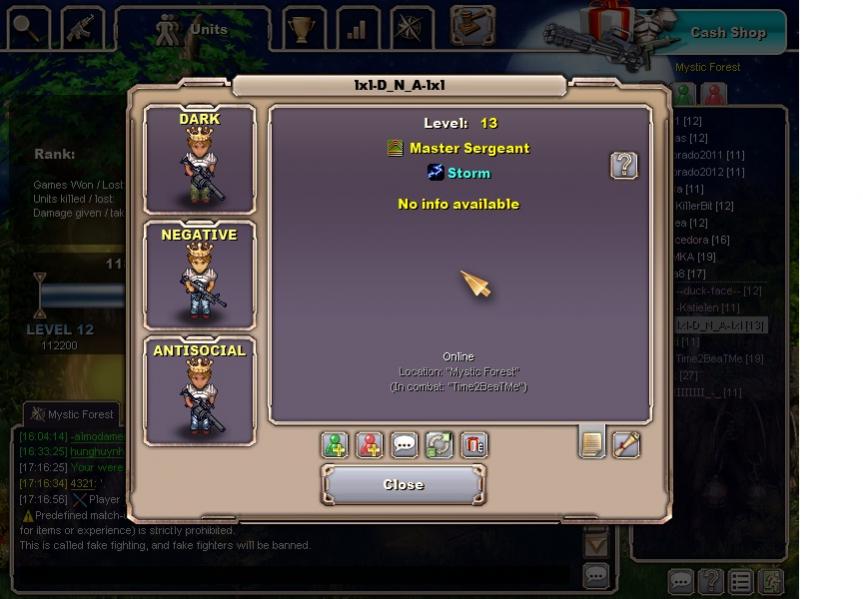Open the rifle weapons tab
The height and width of the screenshot is (599, 863).
[x=82, y=29]
